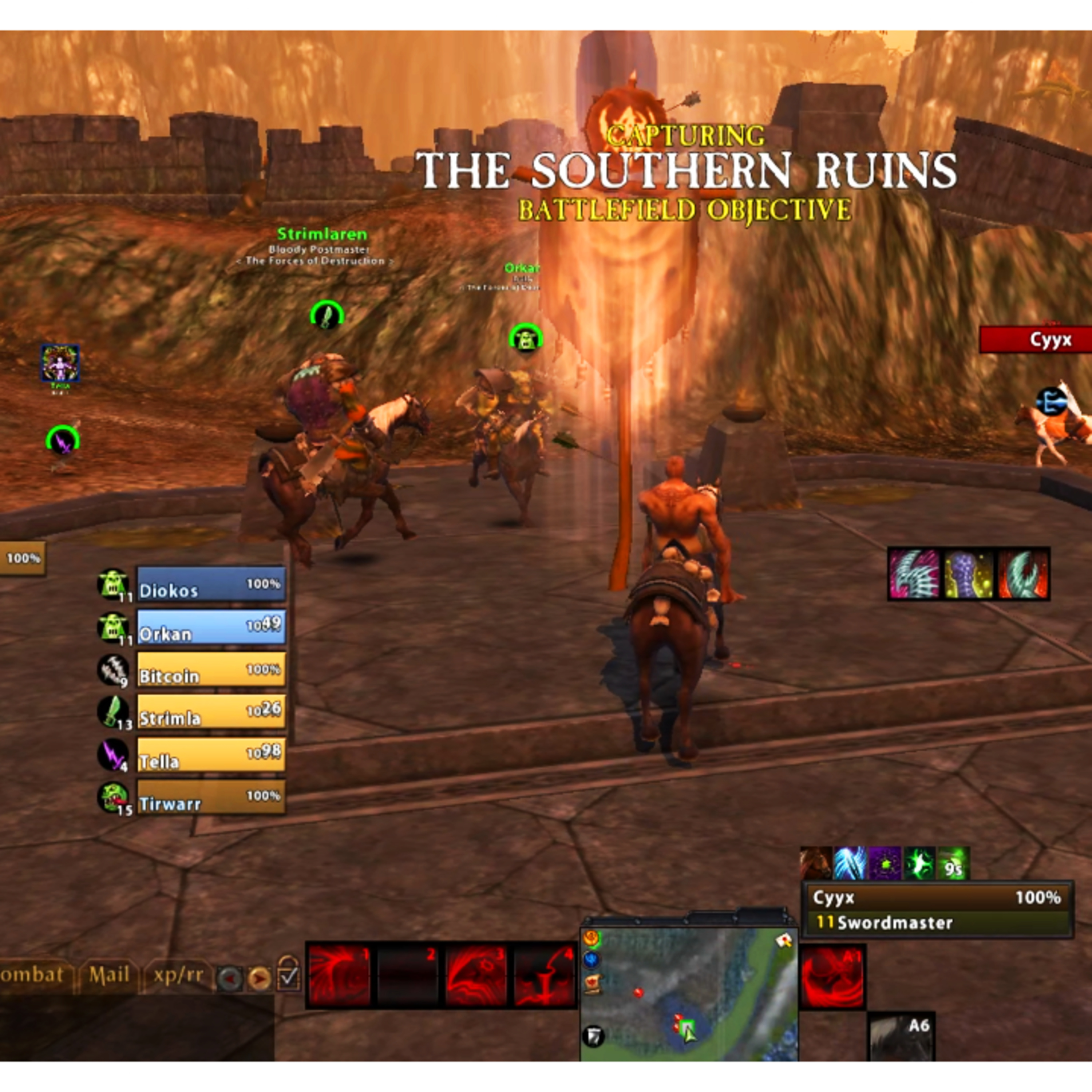Activate the red swirl ability labeled A1

(832, 975)
